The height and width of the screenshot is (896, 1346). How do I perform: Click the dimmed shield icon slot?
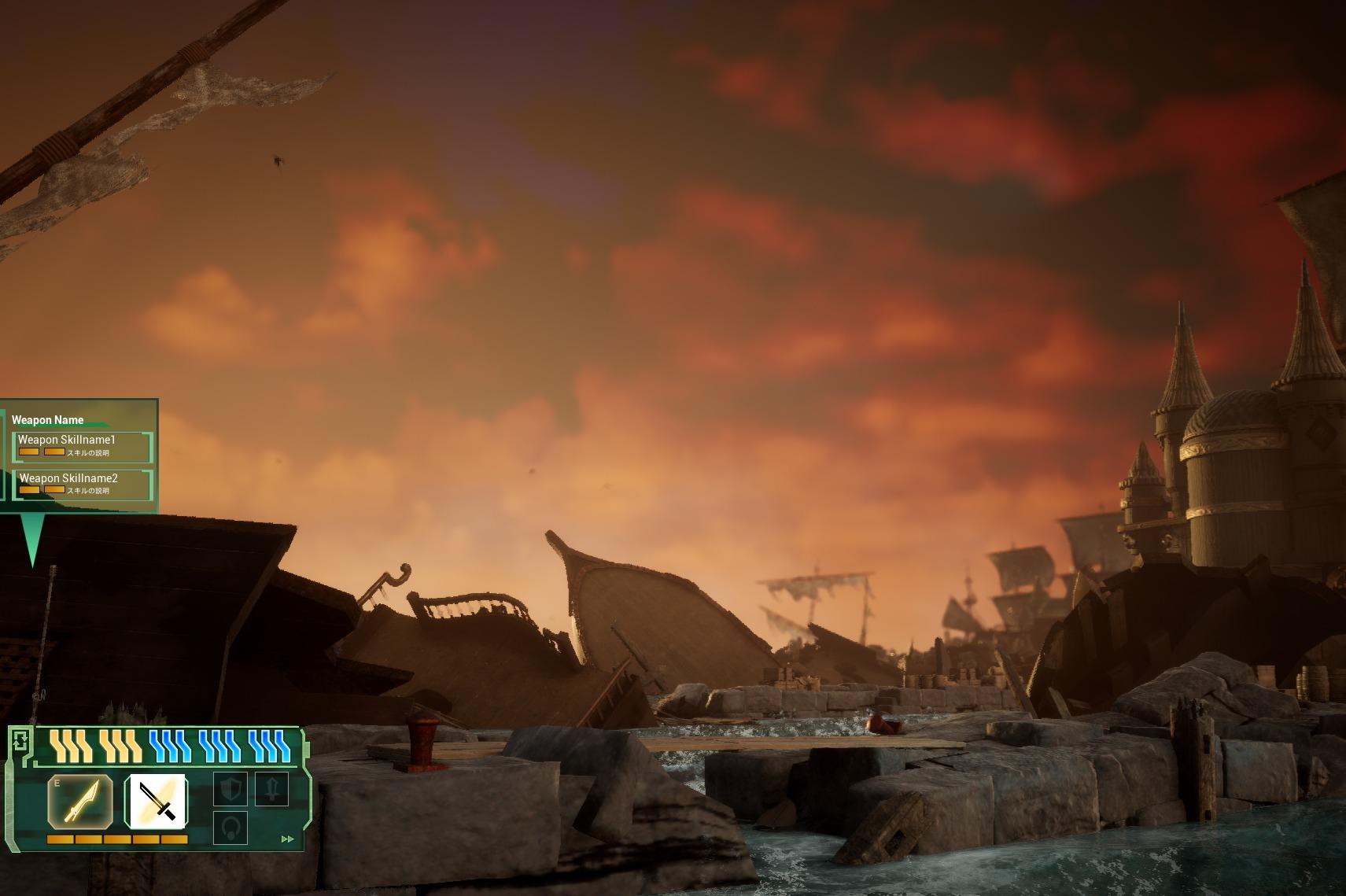(230, 789)
